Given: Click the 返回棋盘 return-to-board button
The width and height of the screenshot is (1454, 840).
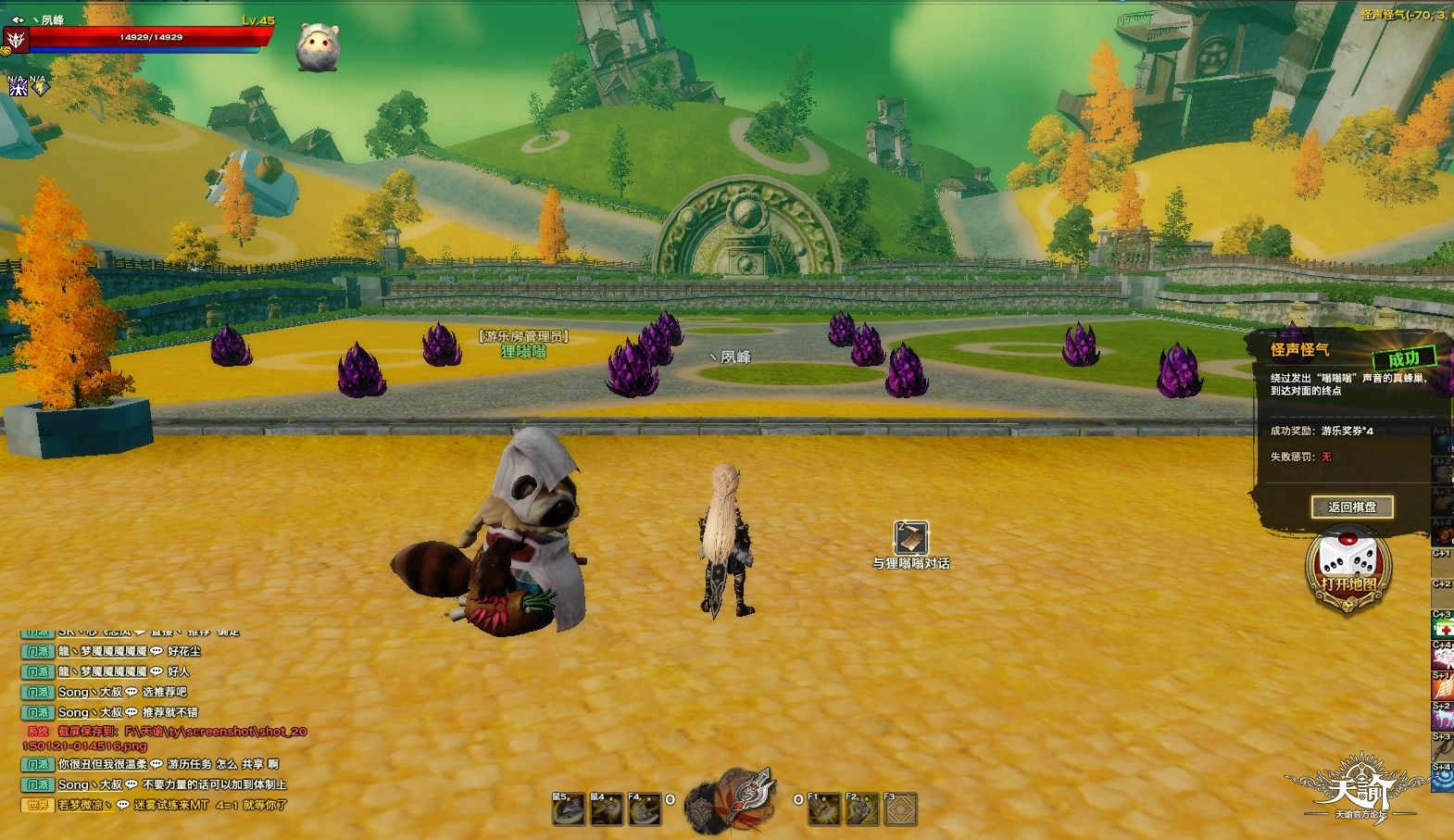Looking at the screenshot, I should point(1352,507).
